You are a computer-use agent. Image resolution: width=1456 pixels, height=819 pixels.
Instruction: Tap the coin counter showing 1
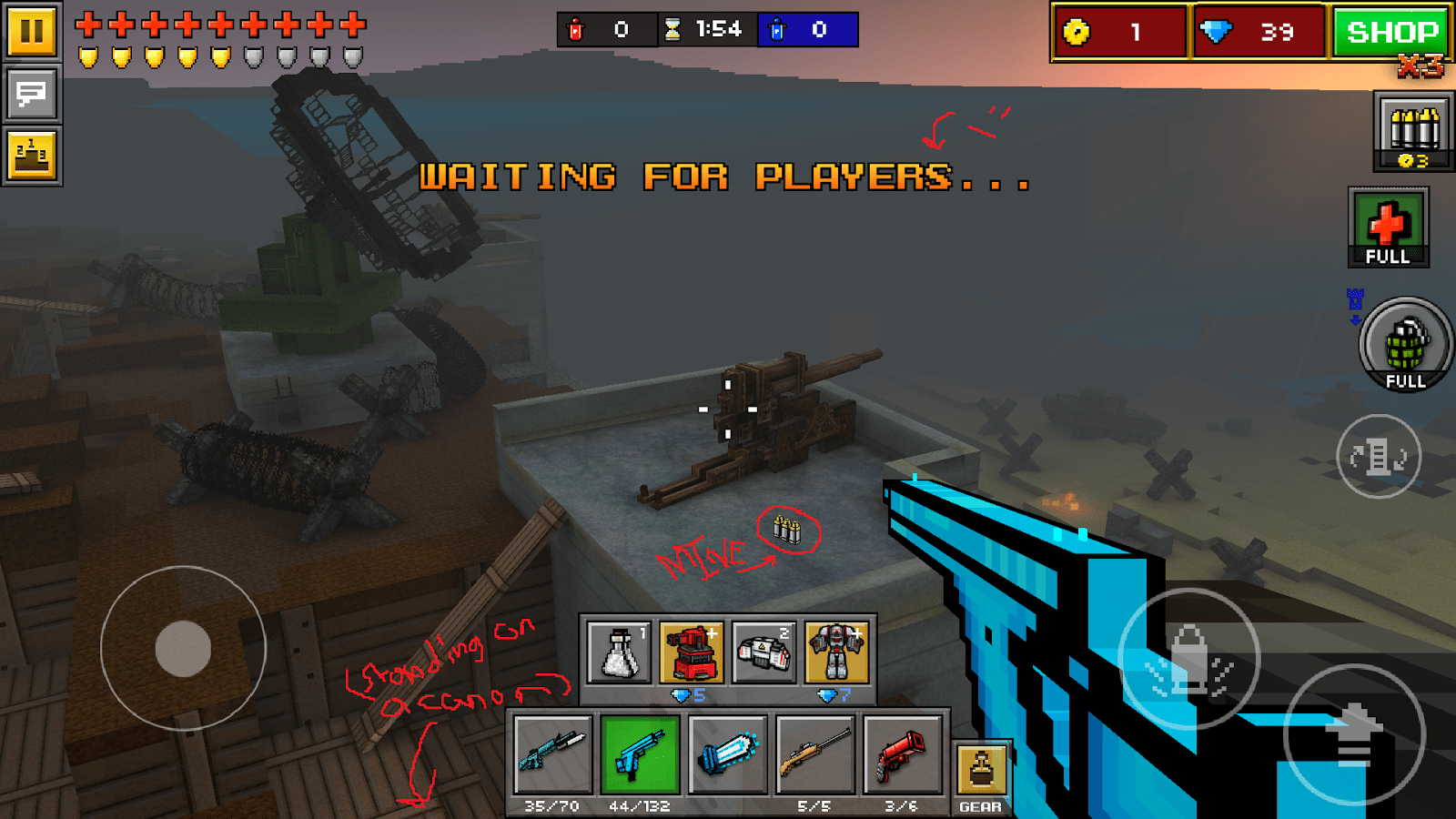pyautogui.click(x=1119, y=32)
